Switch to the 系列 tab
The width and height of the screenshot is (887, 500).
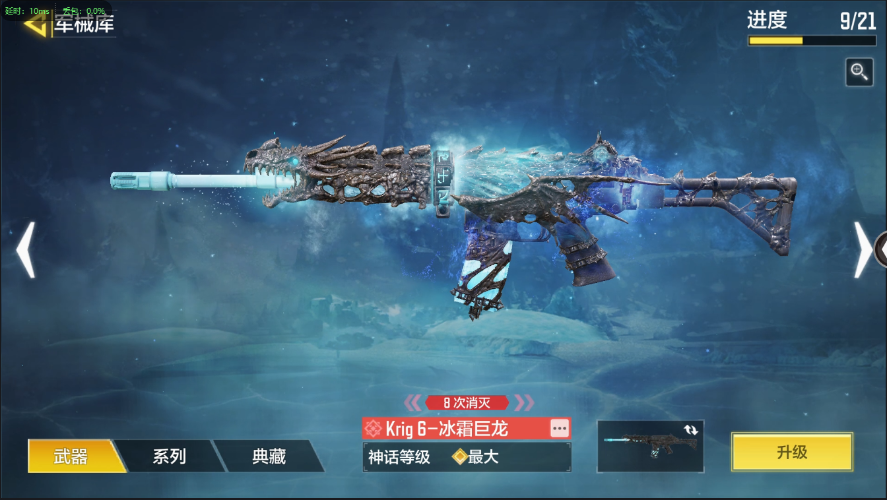(x=169, y=456)
